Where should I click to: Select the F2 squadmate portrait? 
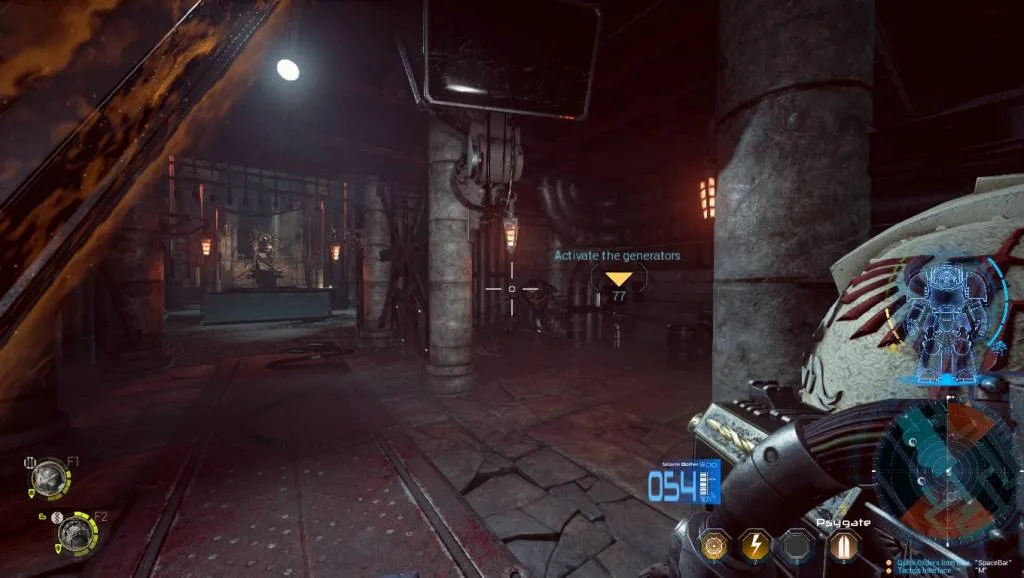pyautogui.click(x=74, y=532)
